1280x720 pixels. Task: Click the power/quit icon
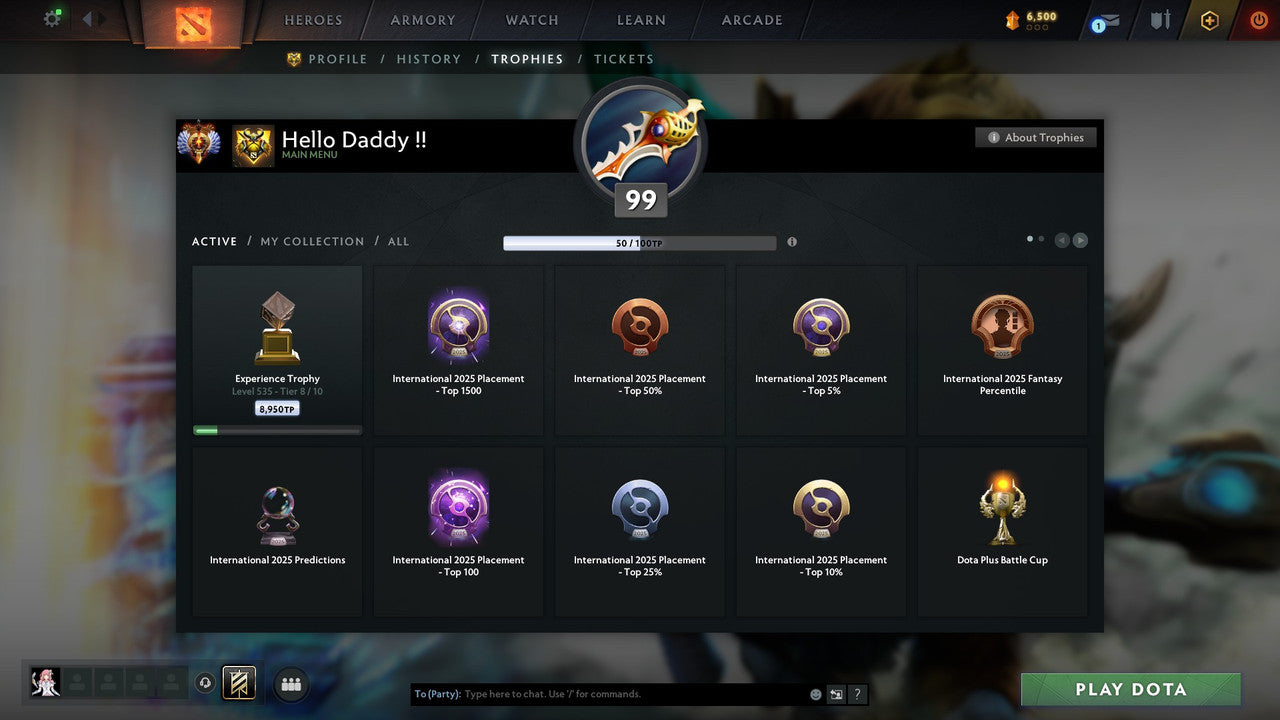1257,20
